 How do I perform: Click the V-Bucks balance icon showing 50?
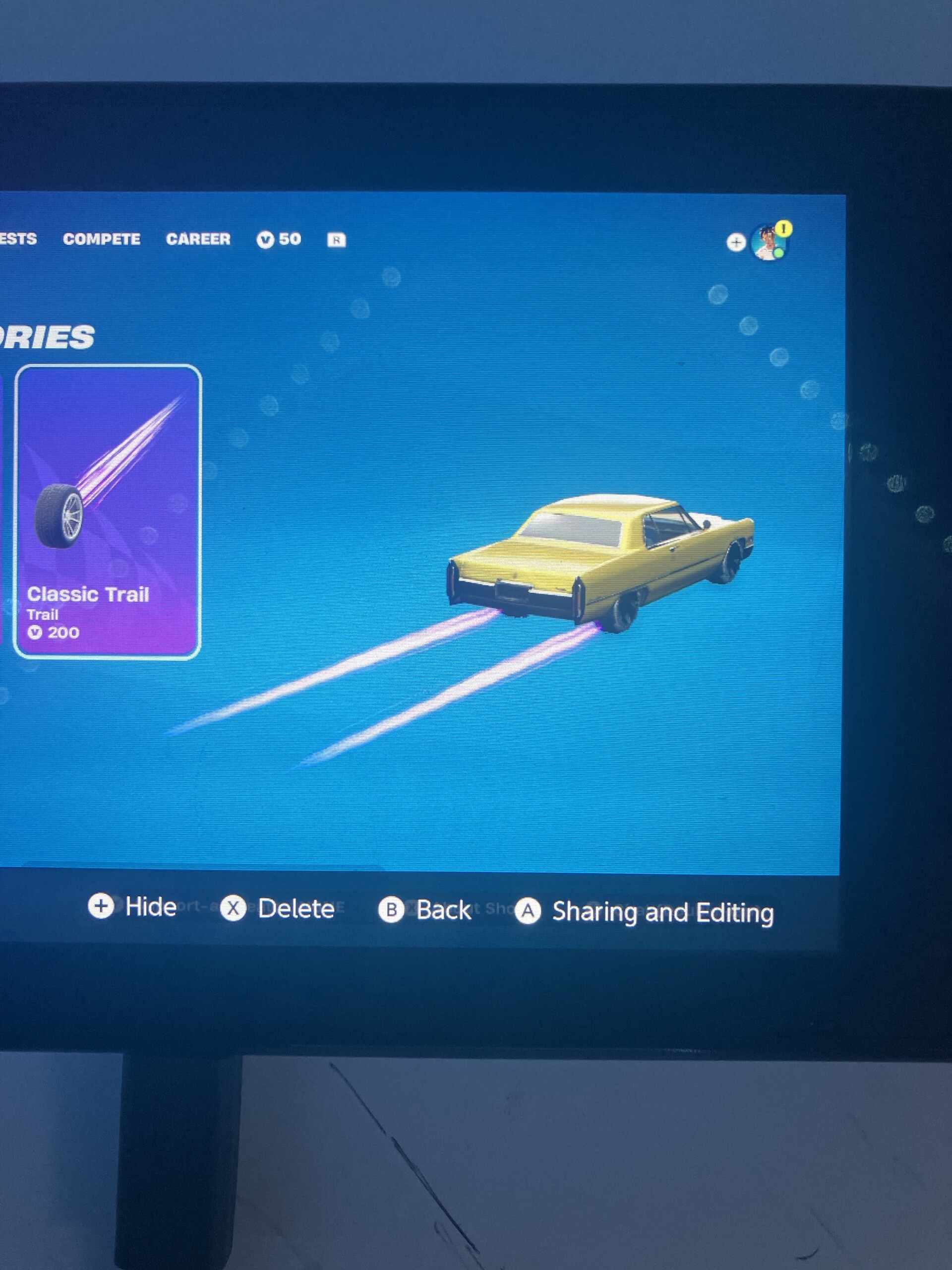(265, 239)
